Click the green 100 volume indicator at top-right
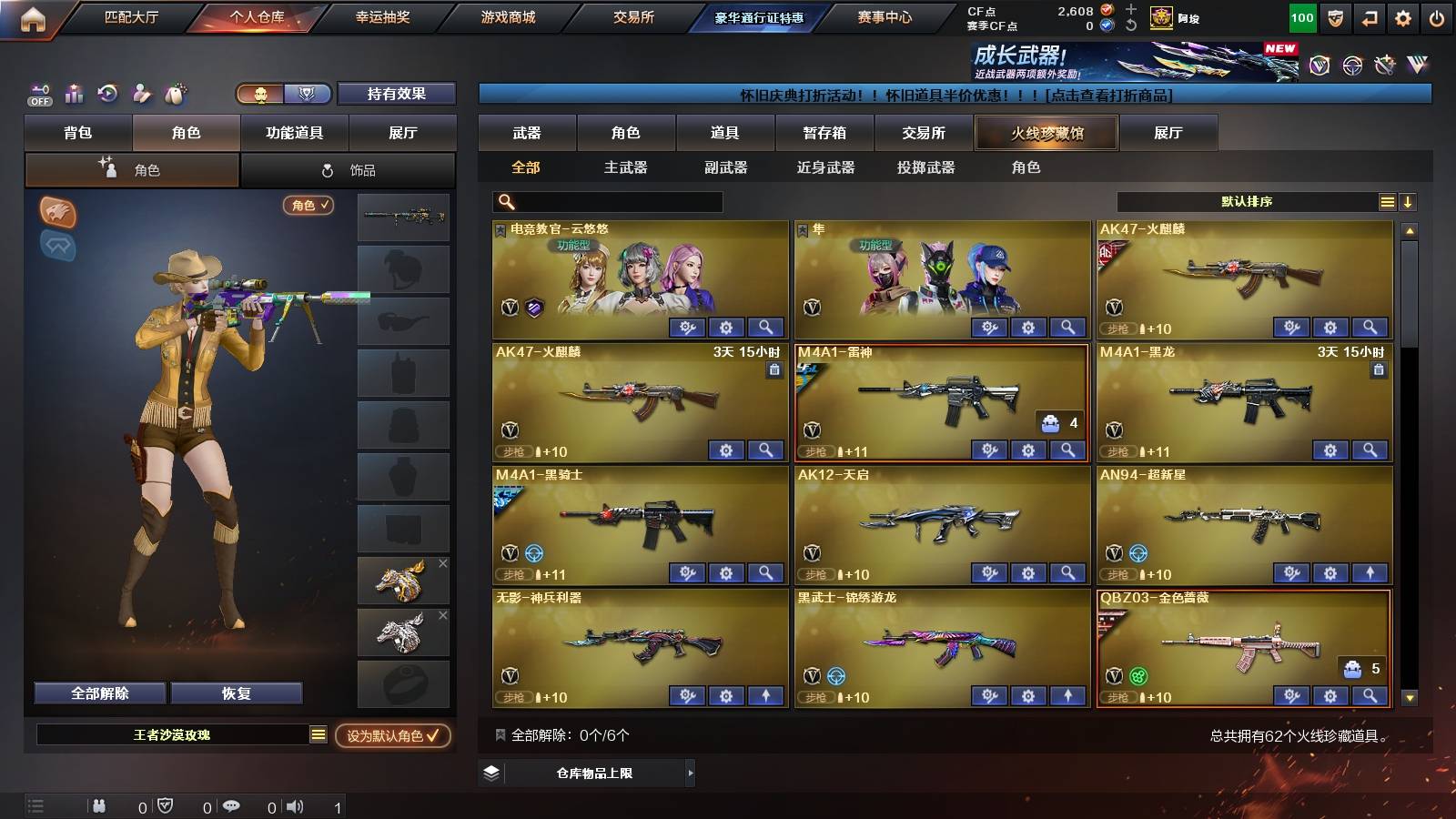This screenshot has width=1456, height=819. (x=1301, y=16)
